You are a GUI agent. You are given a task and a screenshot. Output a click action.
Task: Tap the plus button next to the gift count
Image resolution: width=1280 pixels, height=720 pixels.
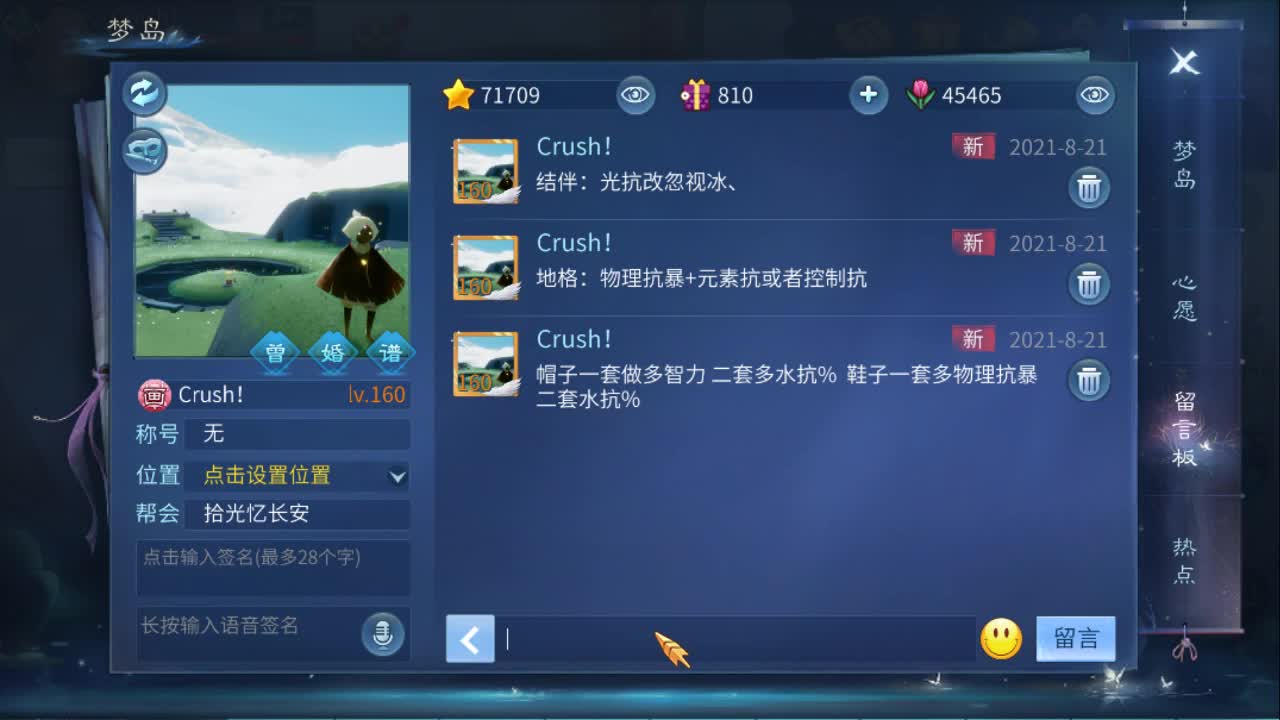(x=868, y=95)
